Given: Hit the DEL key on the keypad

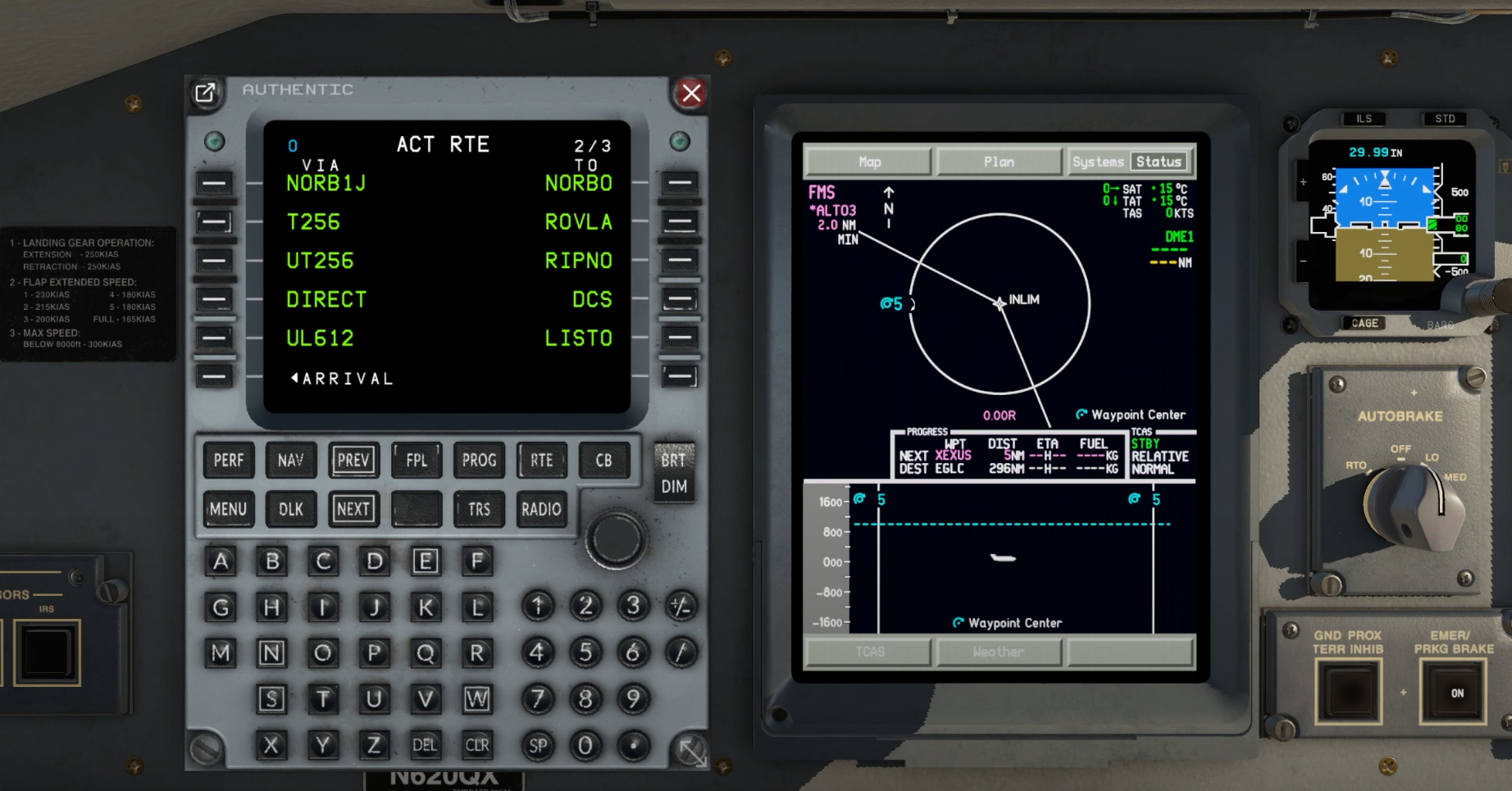Looking at the screenshot, I should (x=425, y=745).
